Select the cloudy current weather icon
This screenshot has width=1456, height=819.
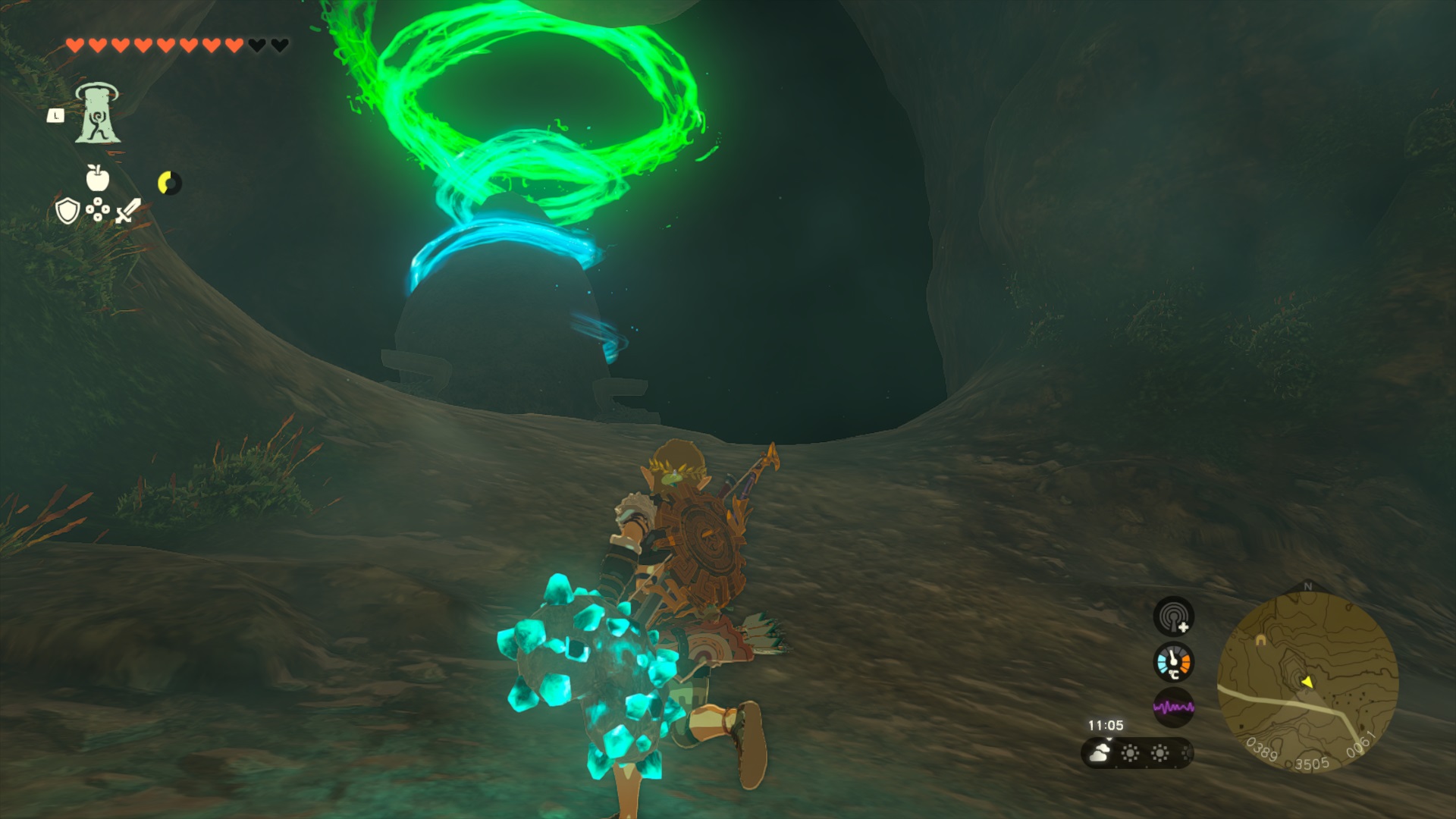point(1099,753)
